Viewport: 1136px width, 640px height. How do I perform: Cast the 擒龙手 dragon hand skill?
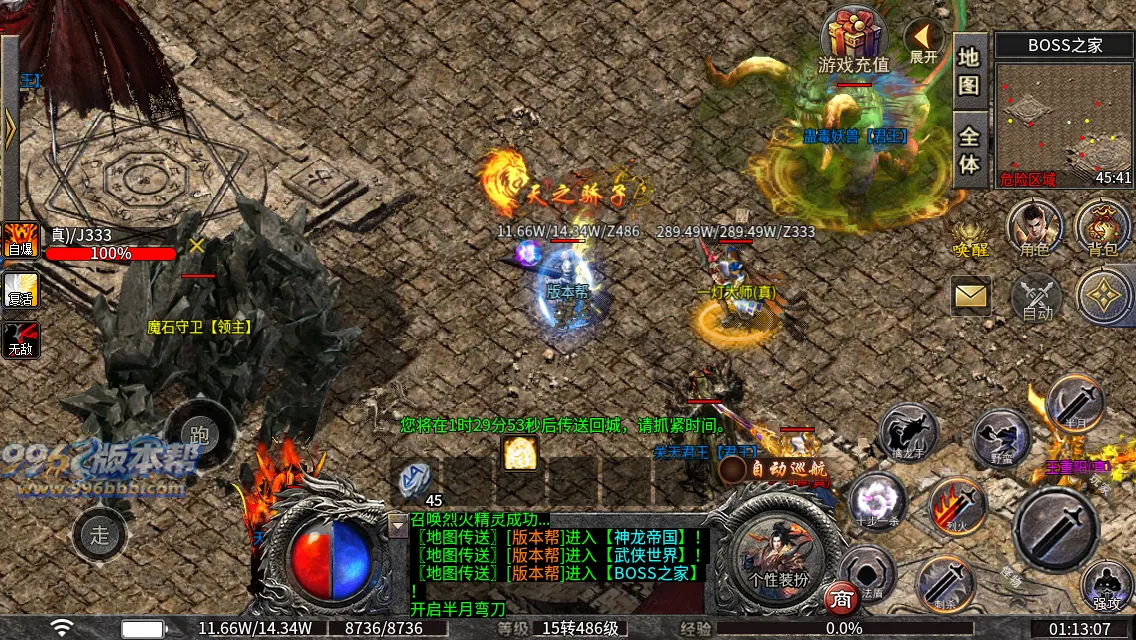(909, 433)
